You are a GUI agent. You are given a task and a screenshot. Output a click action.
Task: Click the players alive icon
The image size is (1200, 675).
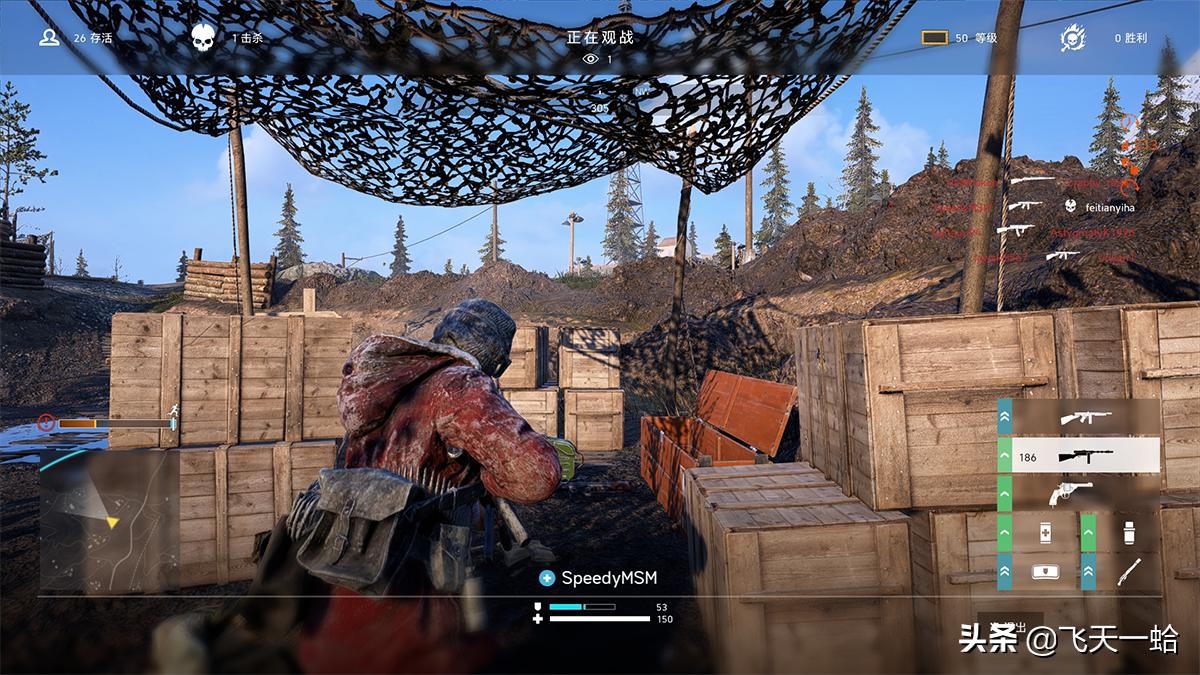pyautogui.click(x=49, y=38)
